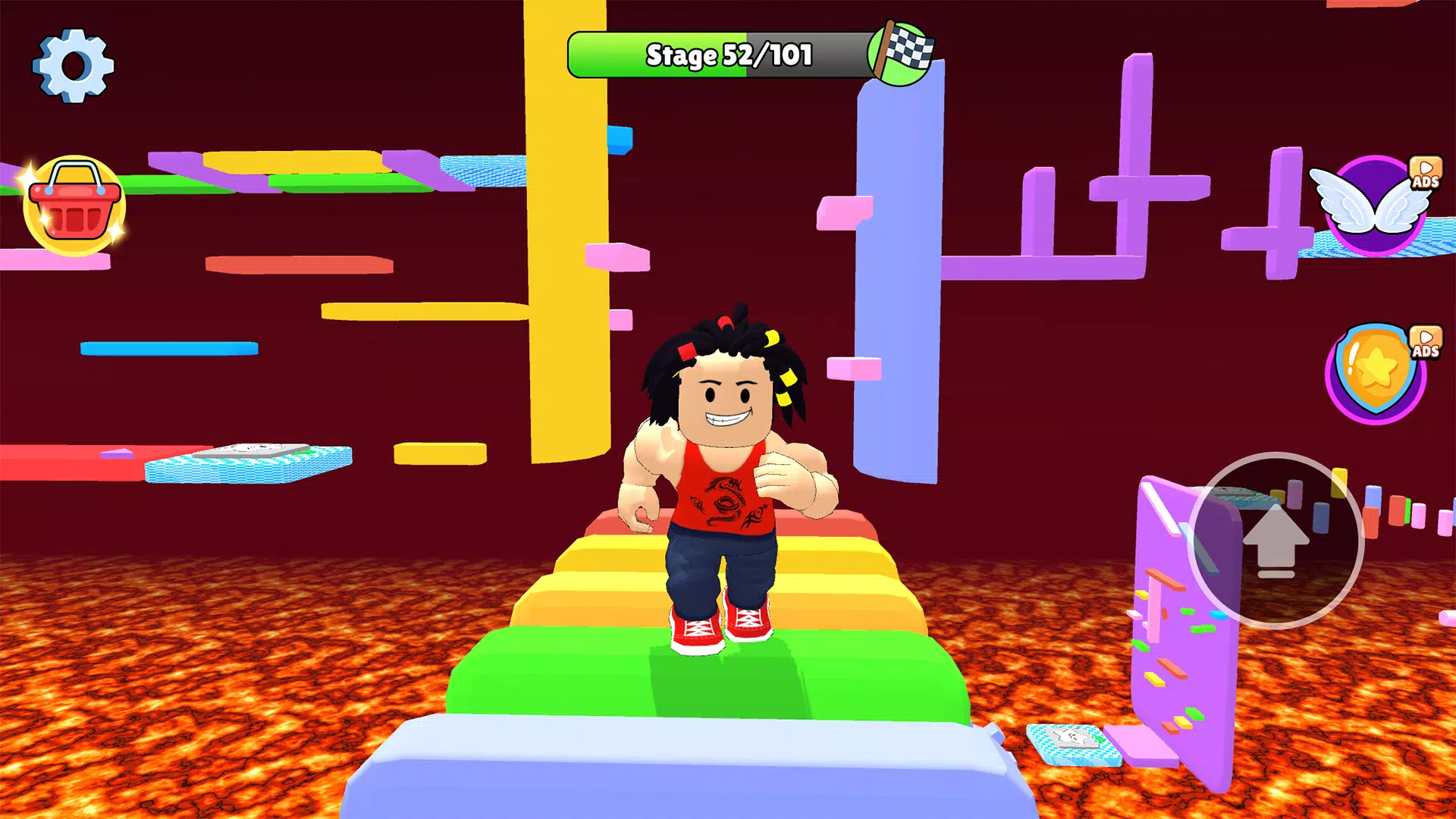Open the shop basket
Image resolution: width=1456 pixels, height=819 pixels.
pos(74,206)
